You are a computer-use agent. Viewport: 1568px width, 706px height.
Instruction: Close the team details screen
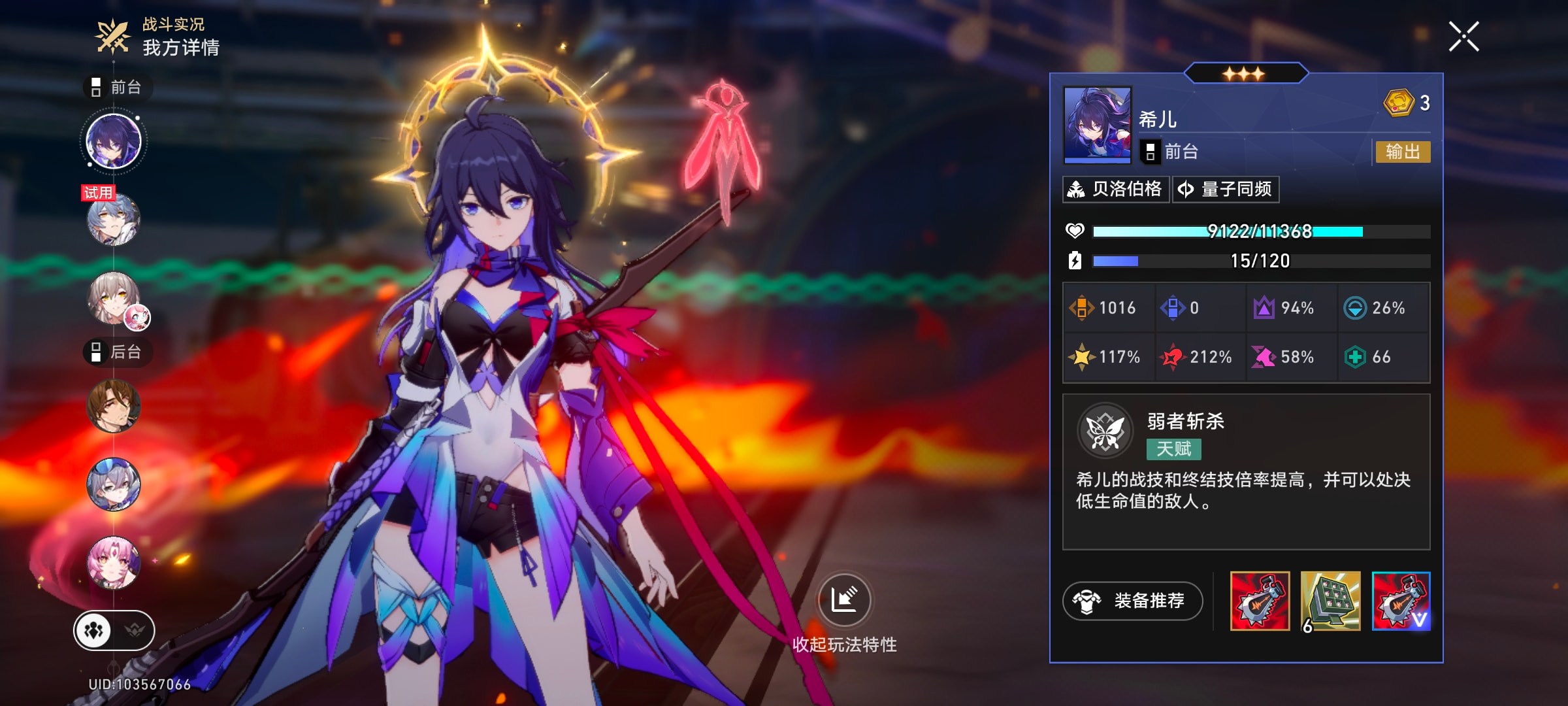[x=1463, y=36]
